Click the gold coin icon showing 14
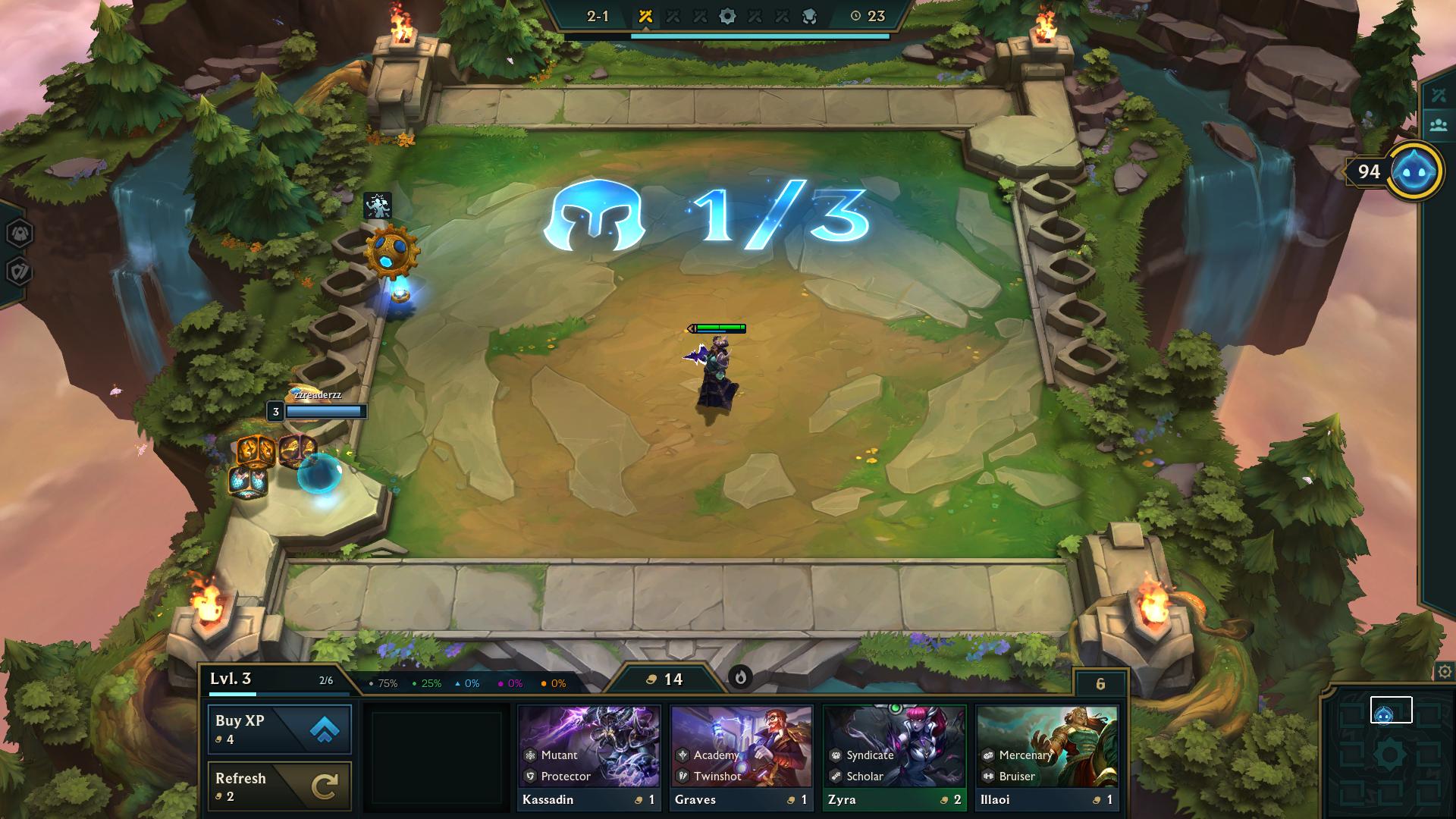Image resolution: width=1456 pixels, height=819 pixels. (651, 679)
